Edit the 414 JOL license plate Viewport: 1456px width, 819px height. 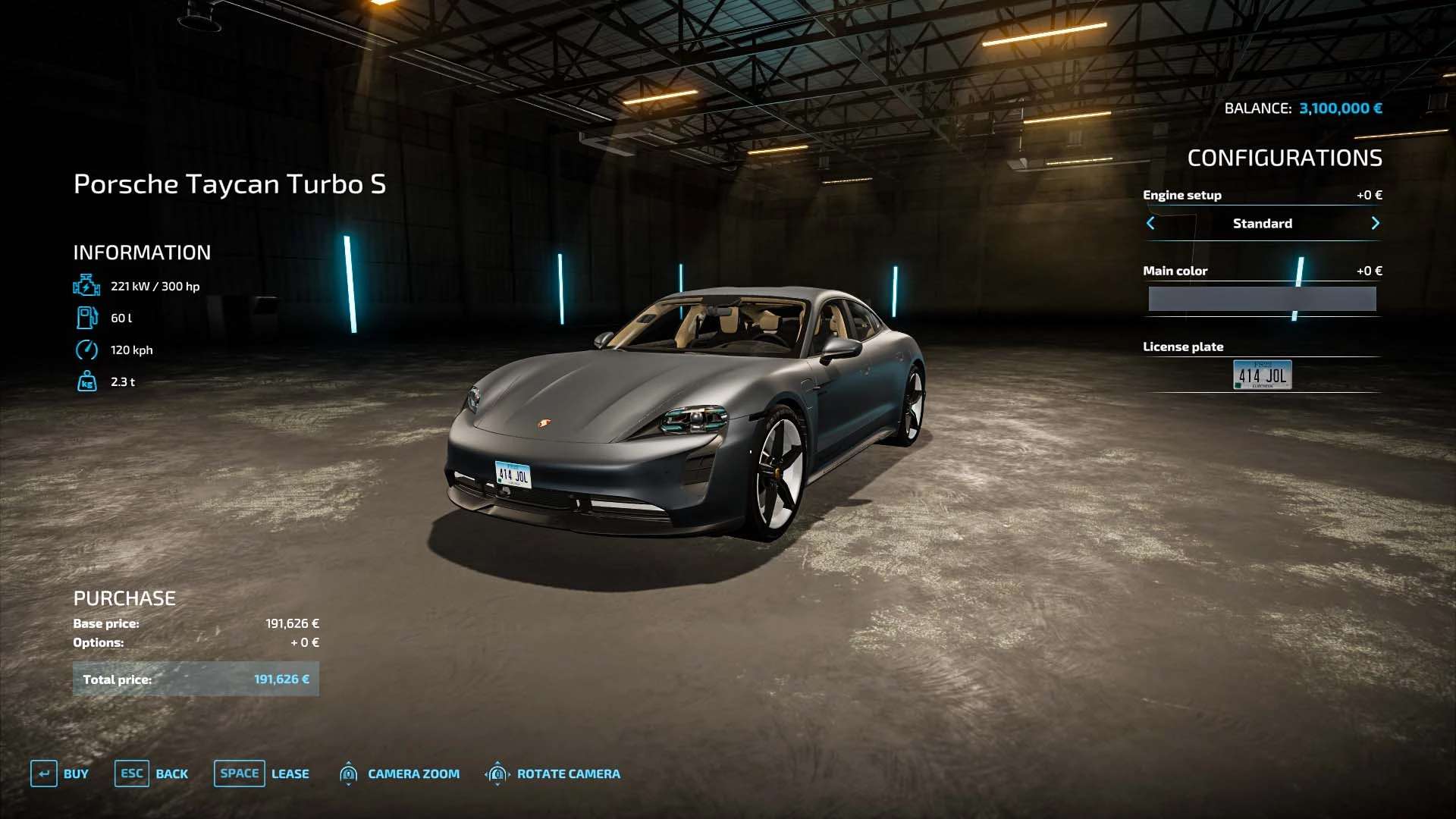pyautogui.click(x=1262, y=375)
